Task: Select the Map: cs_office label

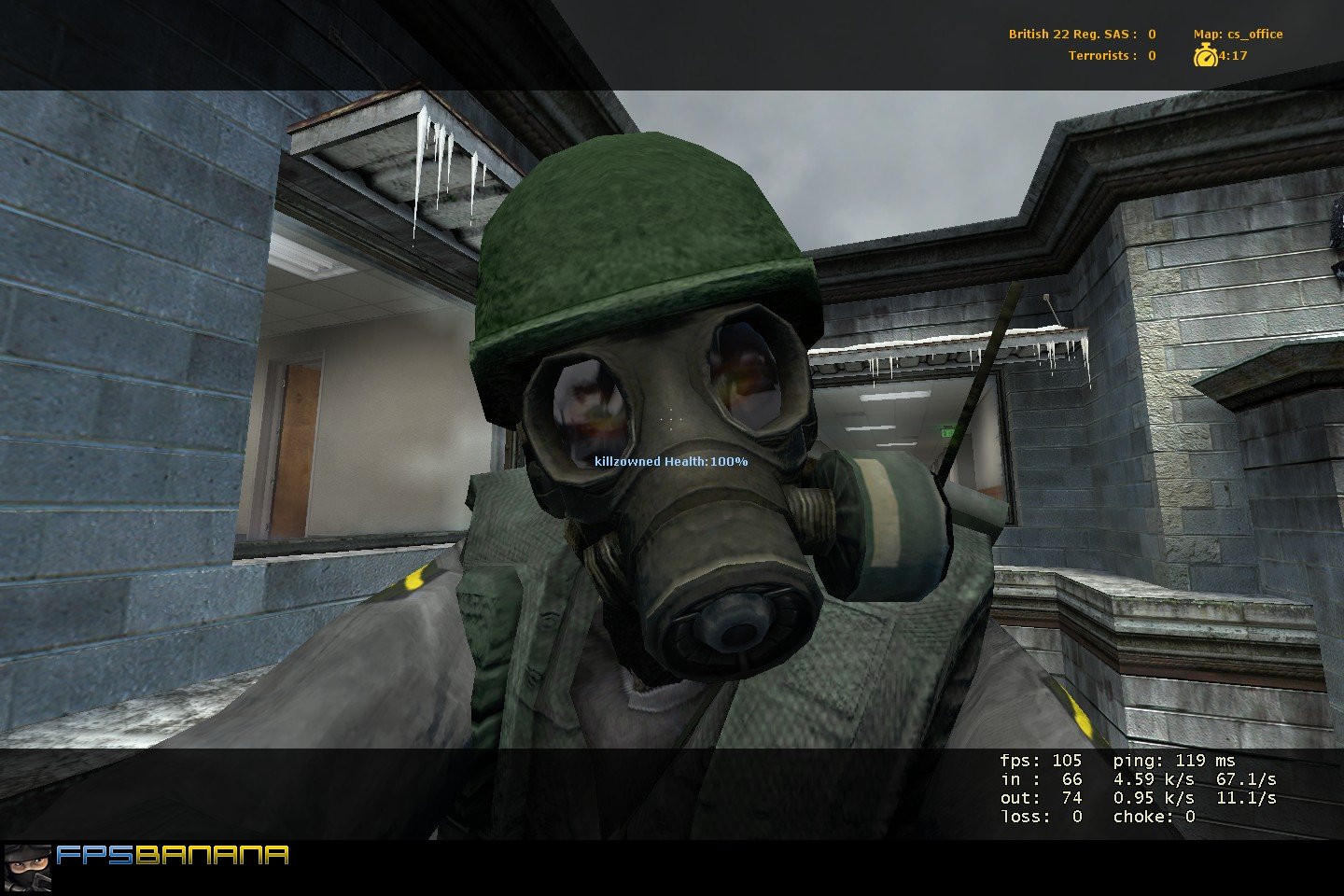Action: coord(1237,33)
